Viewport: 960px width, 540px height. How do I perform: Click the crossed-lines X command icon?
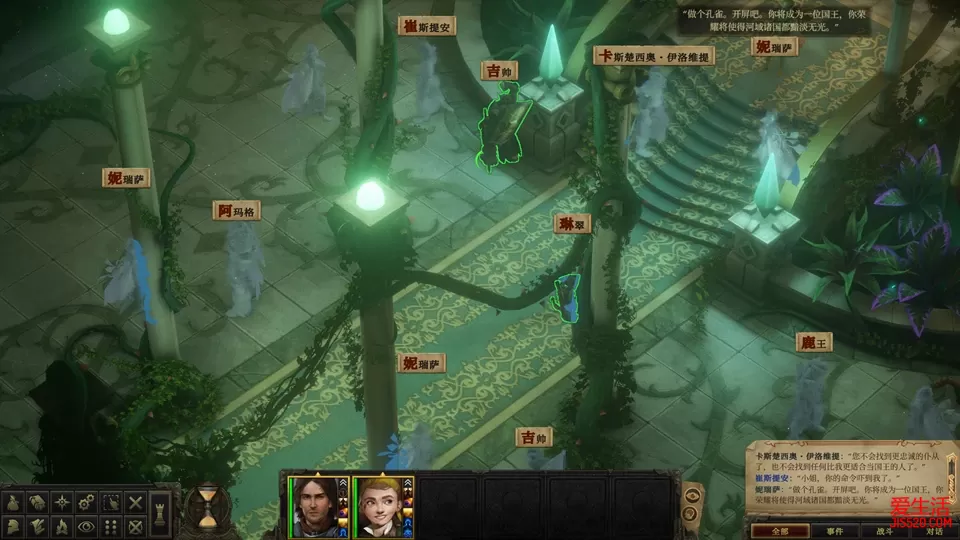point(137,501)
